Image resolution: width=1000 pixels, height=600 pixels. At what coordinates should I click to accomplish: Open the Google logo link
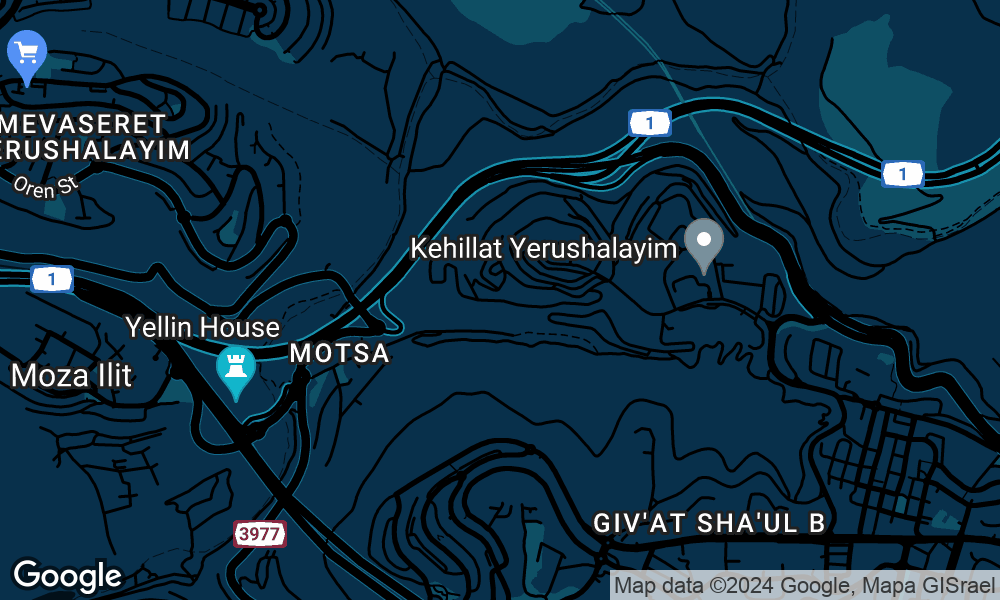coord(67,575)
